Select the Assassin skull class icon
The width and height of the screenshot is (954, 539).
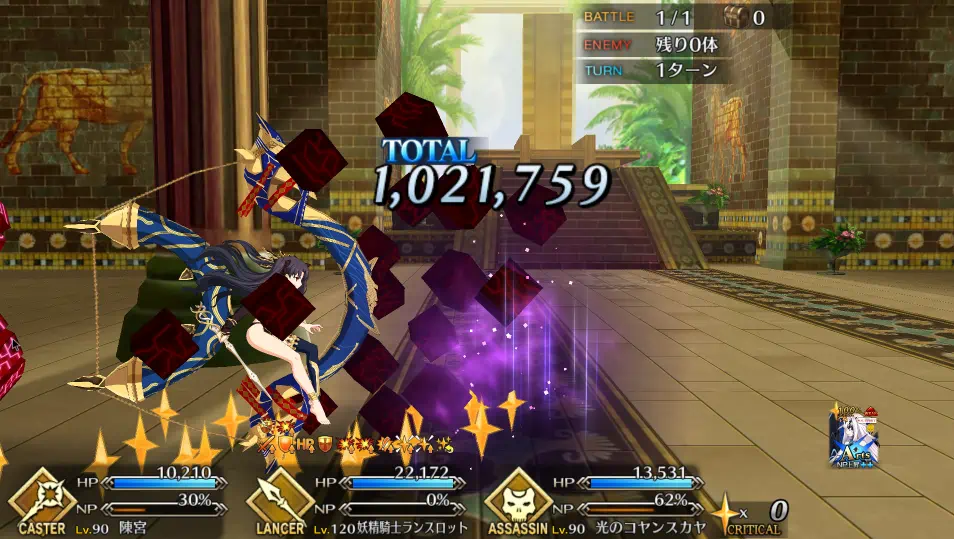coord(518,496)
